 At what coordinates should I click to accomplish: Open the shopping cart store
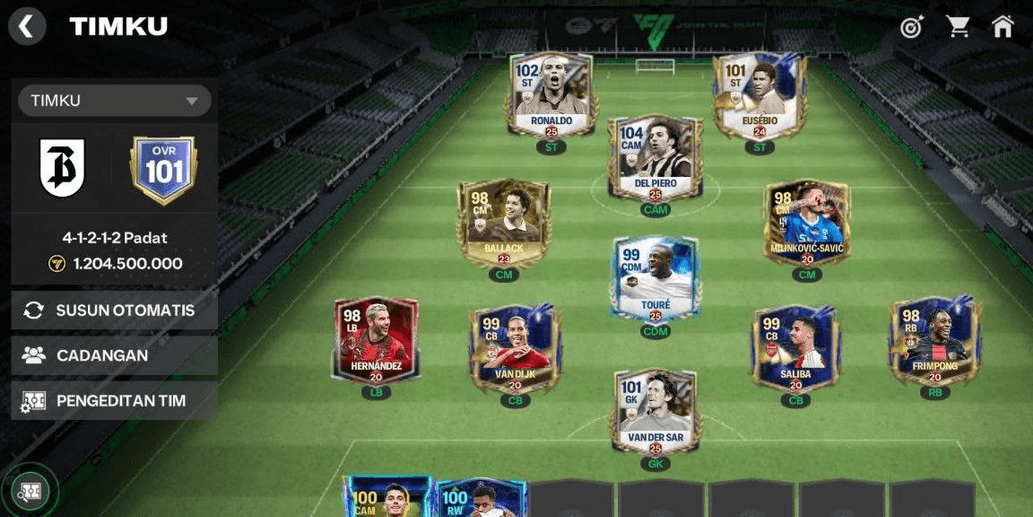pyautogui.click(x=958, y=27)
